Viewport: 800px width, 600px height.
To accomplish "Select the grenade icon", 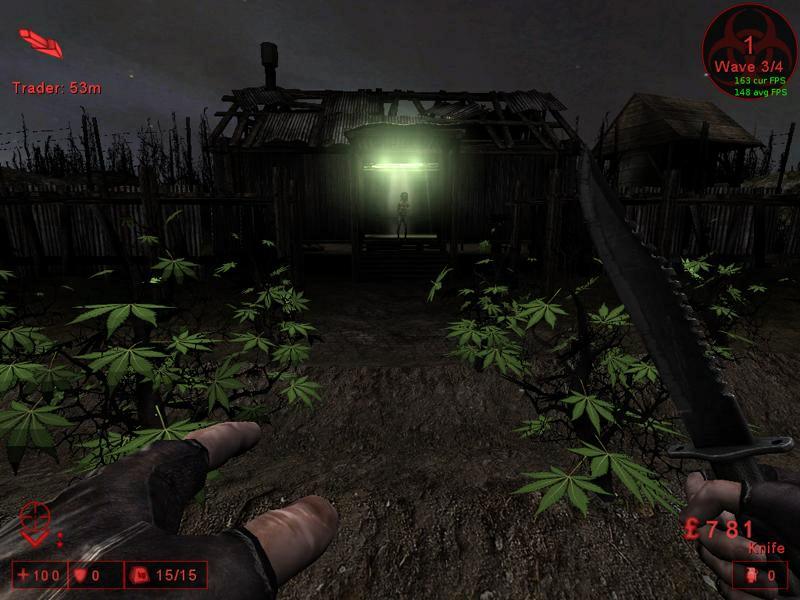I will [751, 576].
